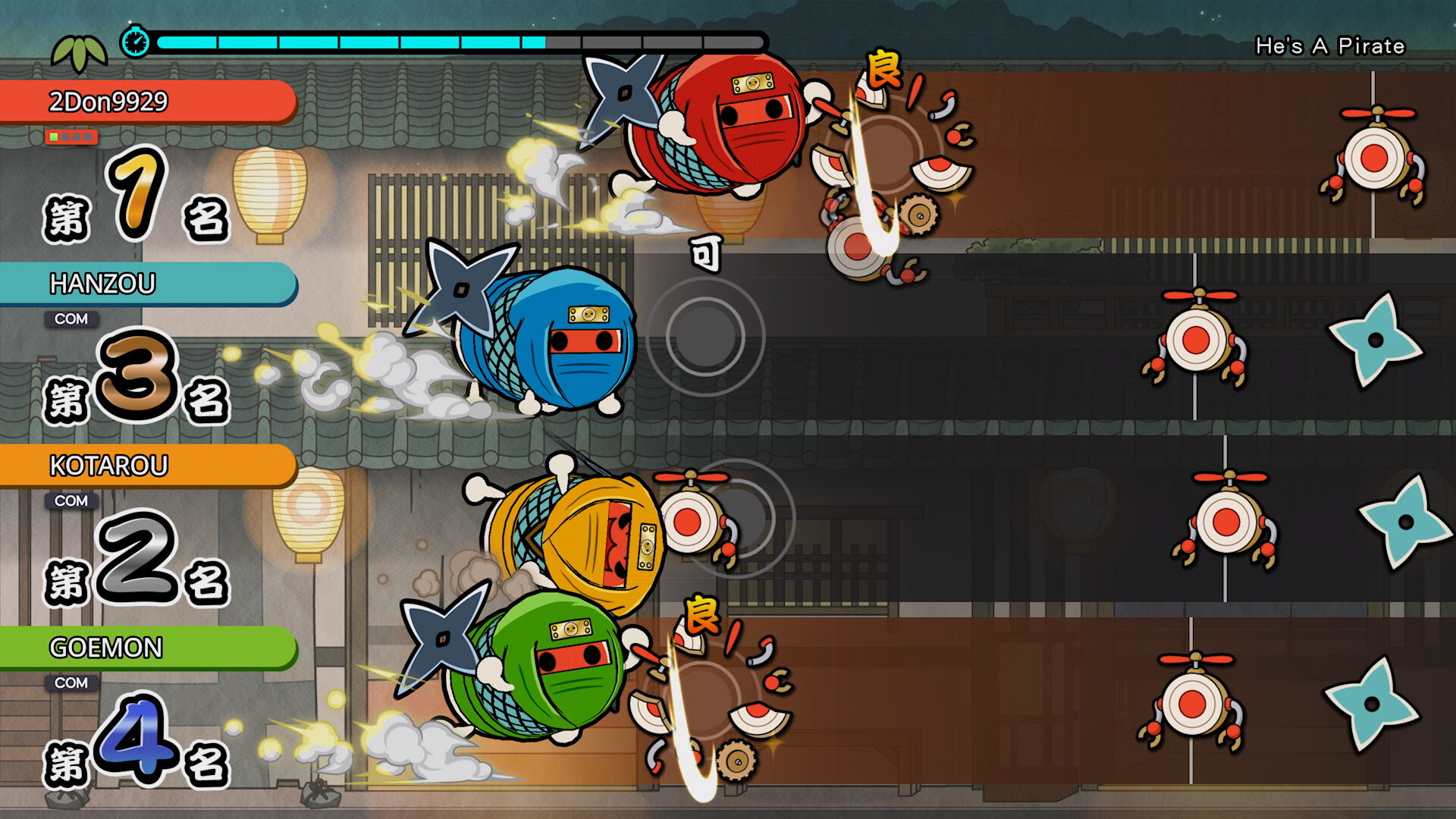Toggle the COM indicator under HANZOU
The width and height of the screenshot is (1456, 819).
point(72,319)
